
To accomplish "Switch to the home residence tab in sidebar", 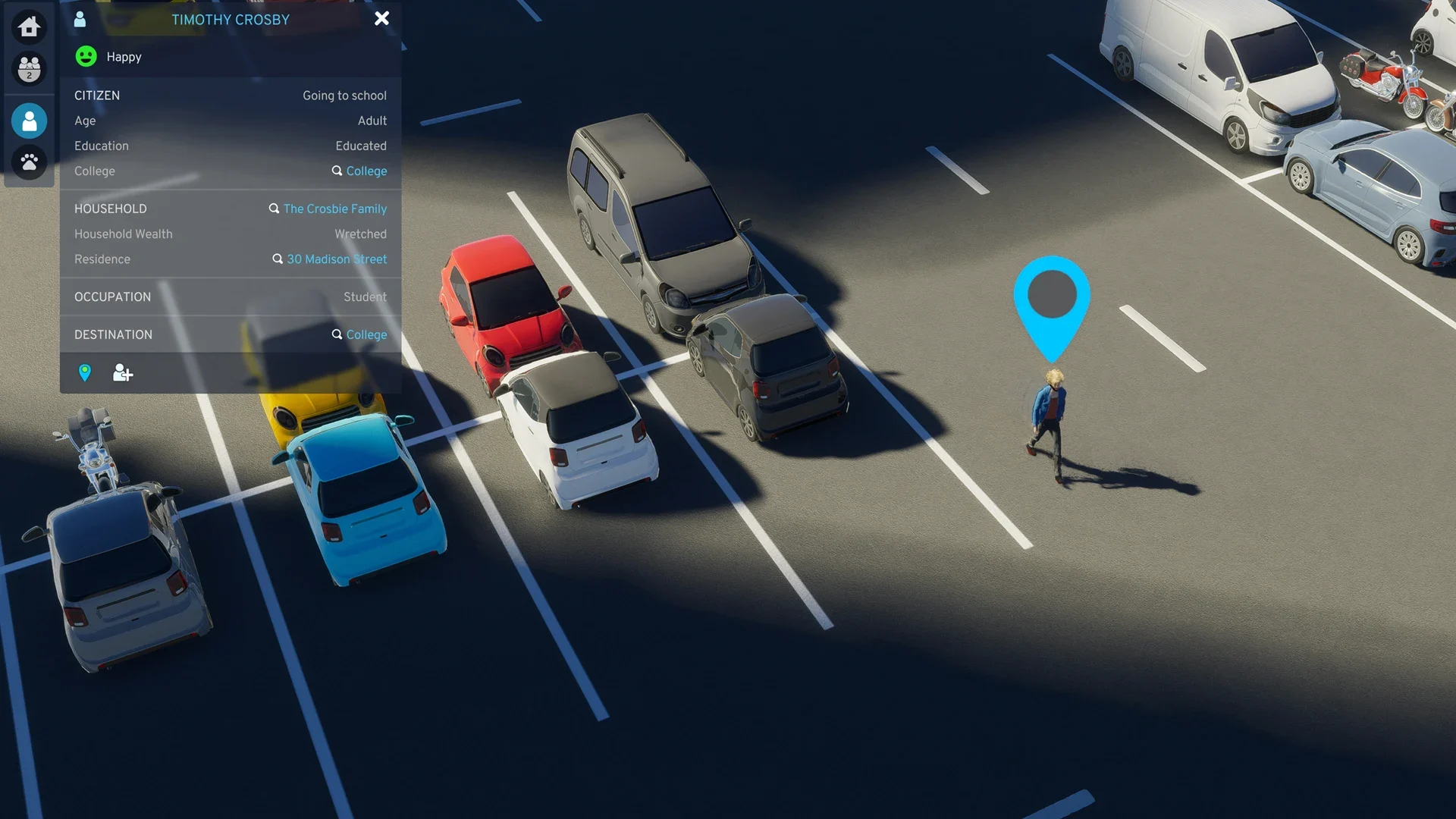I will (29, 27).
